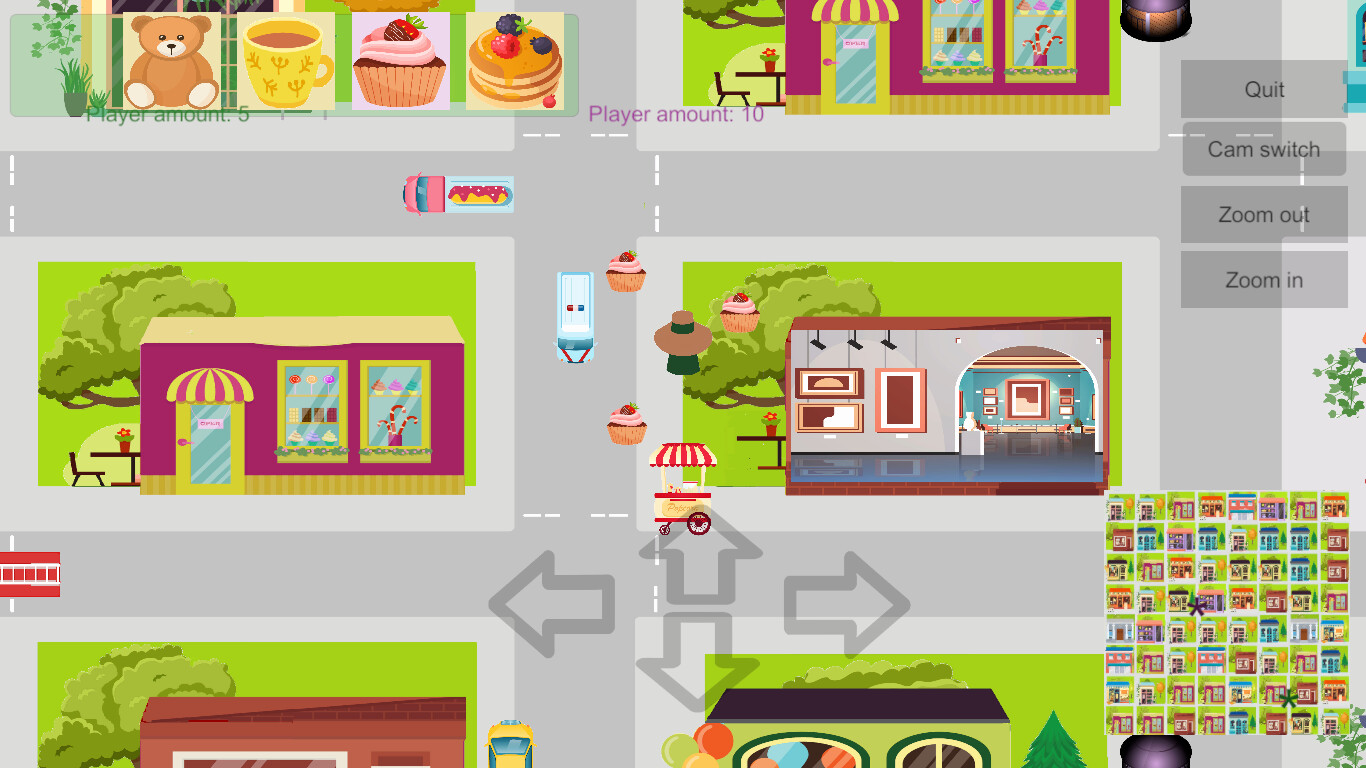This screenshot has width=1366, height=768.
Task: Click the white ice cream truck
Action: (576, 318)
